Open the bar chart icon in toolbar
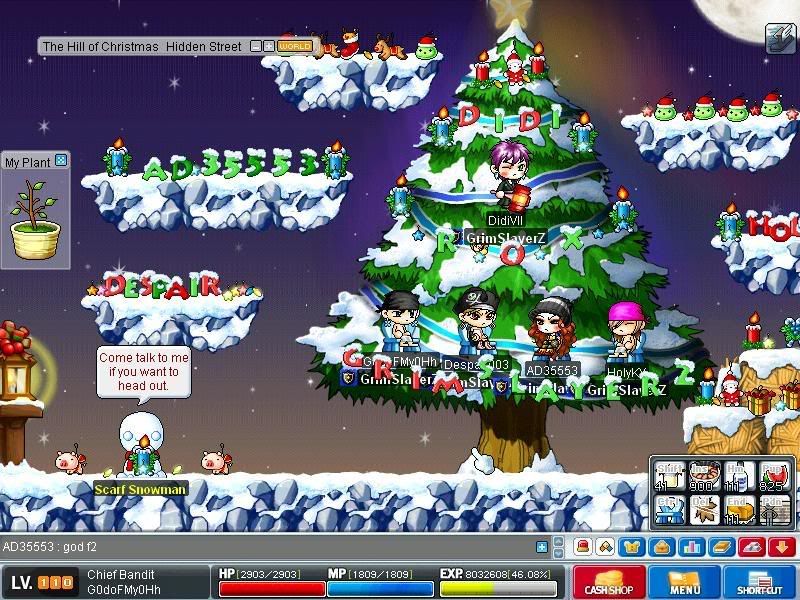This screenshot has height=600, width=800. point(692,547)
